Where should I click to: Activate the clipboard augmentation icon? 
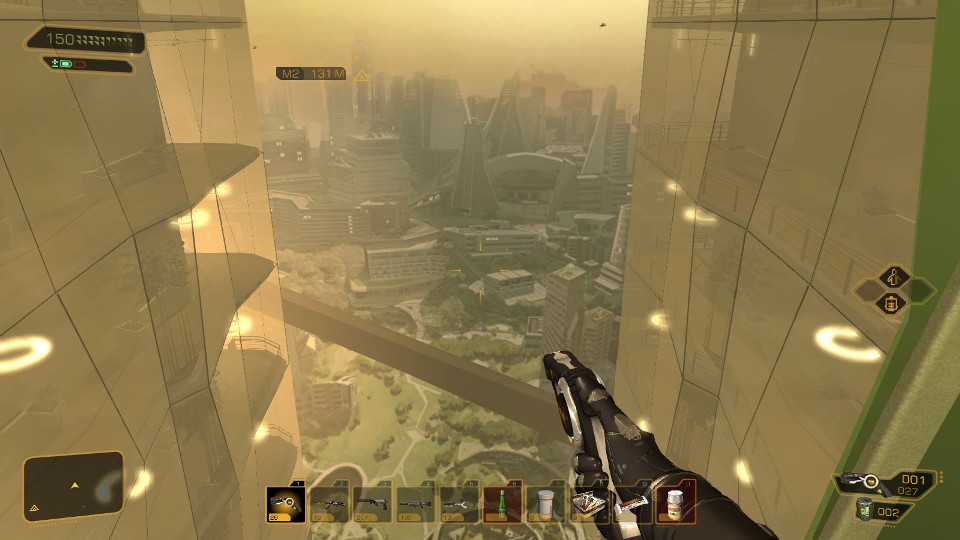point(892,303)
